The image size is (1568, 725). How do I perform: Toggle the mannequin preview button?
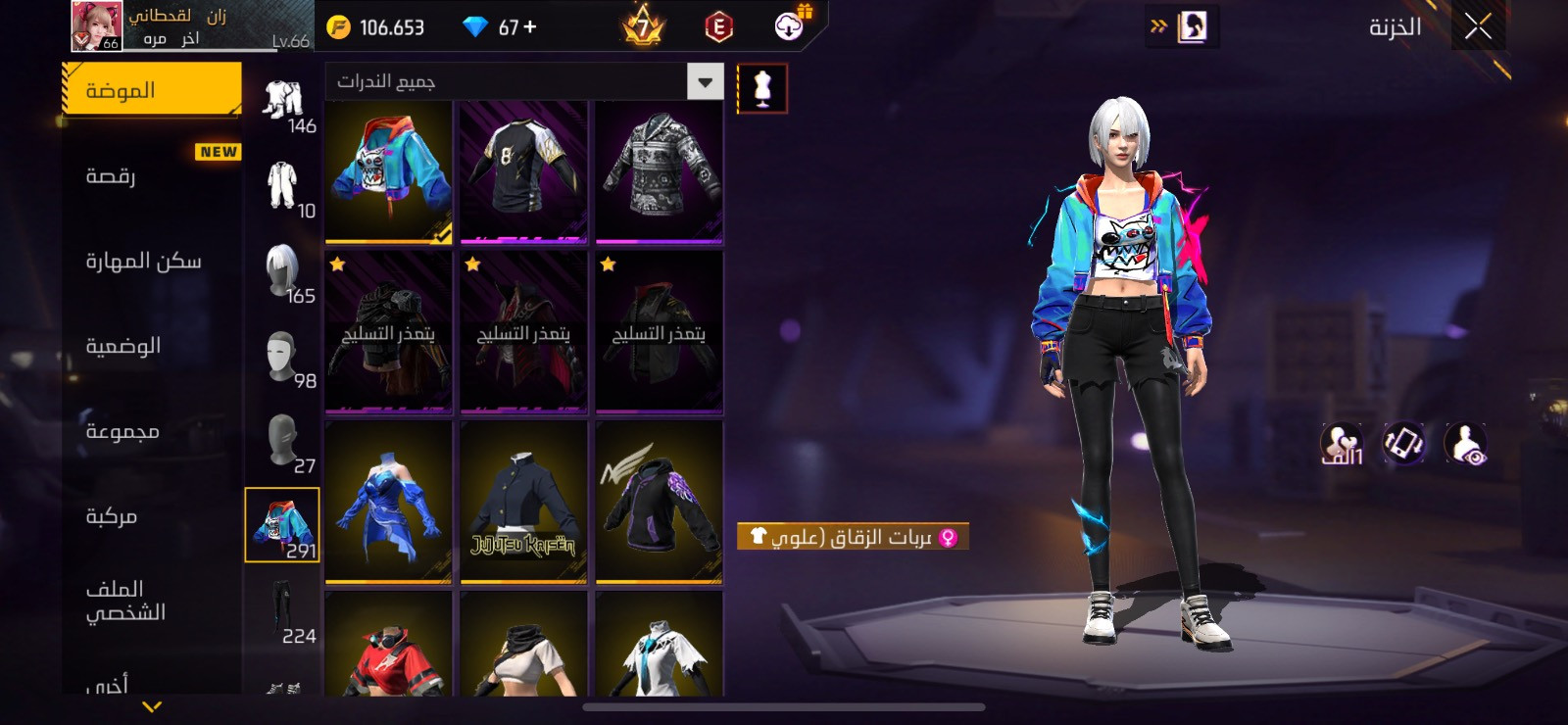click(761, 89)
